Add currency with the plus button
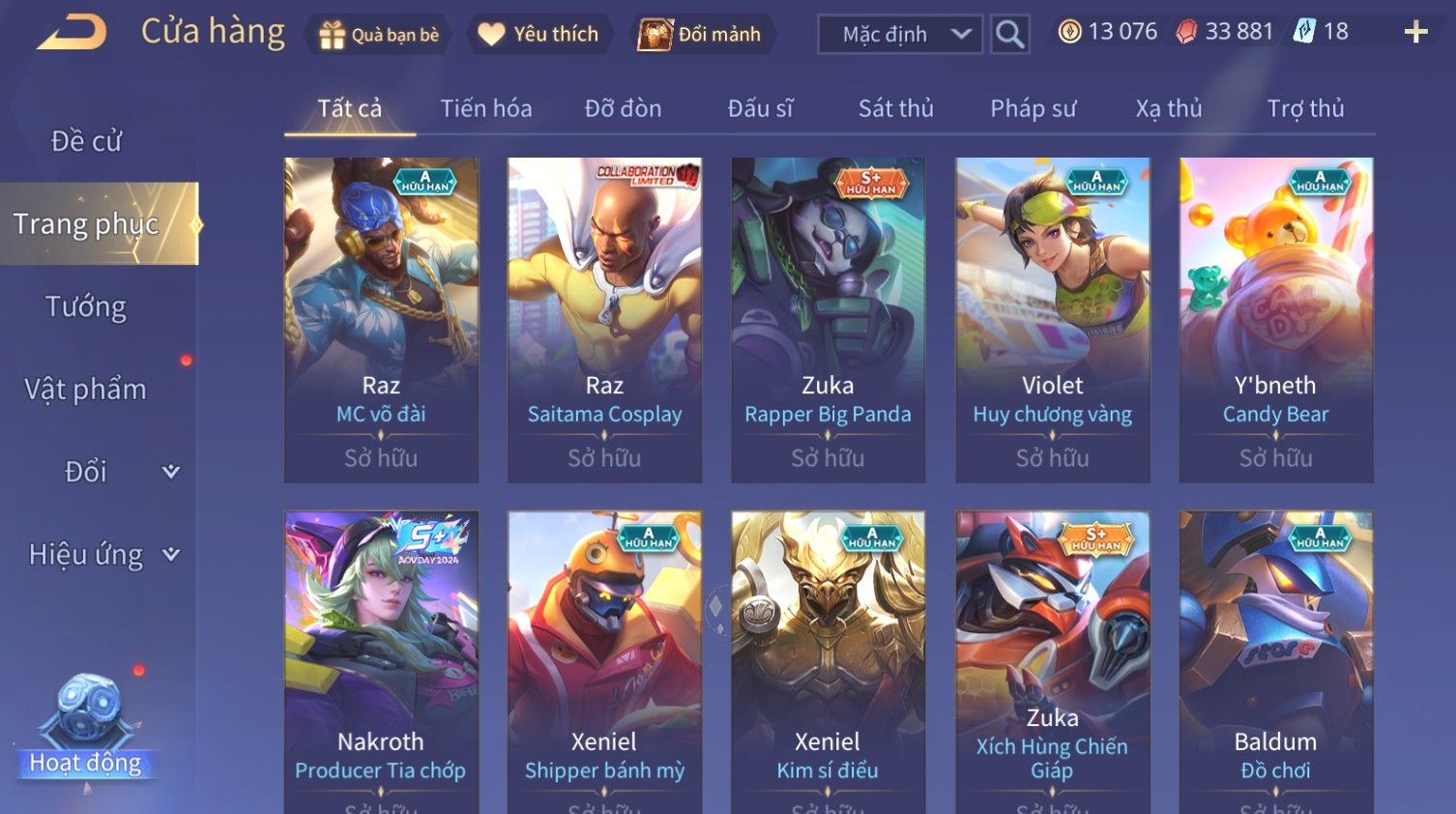This screenshot has height=814, width=1456. pos(1415,33)
